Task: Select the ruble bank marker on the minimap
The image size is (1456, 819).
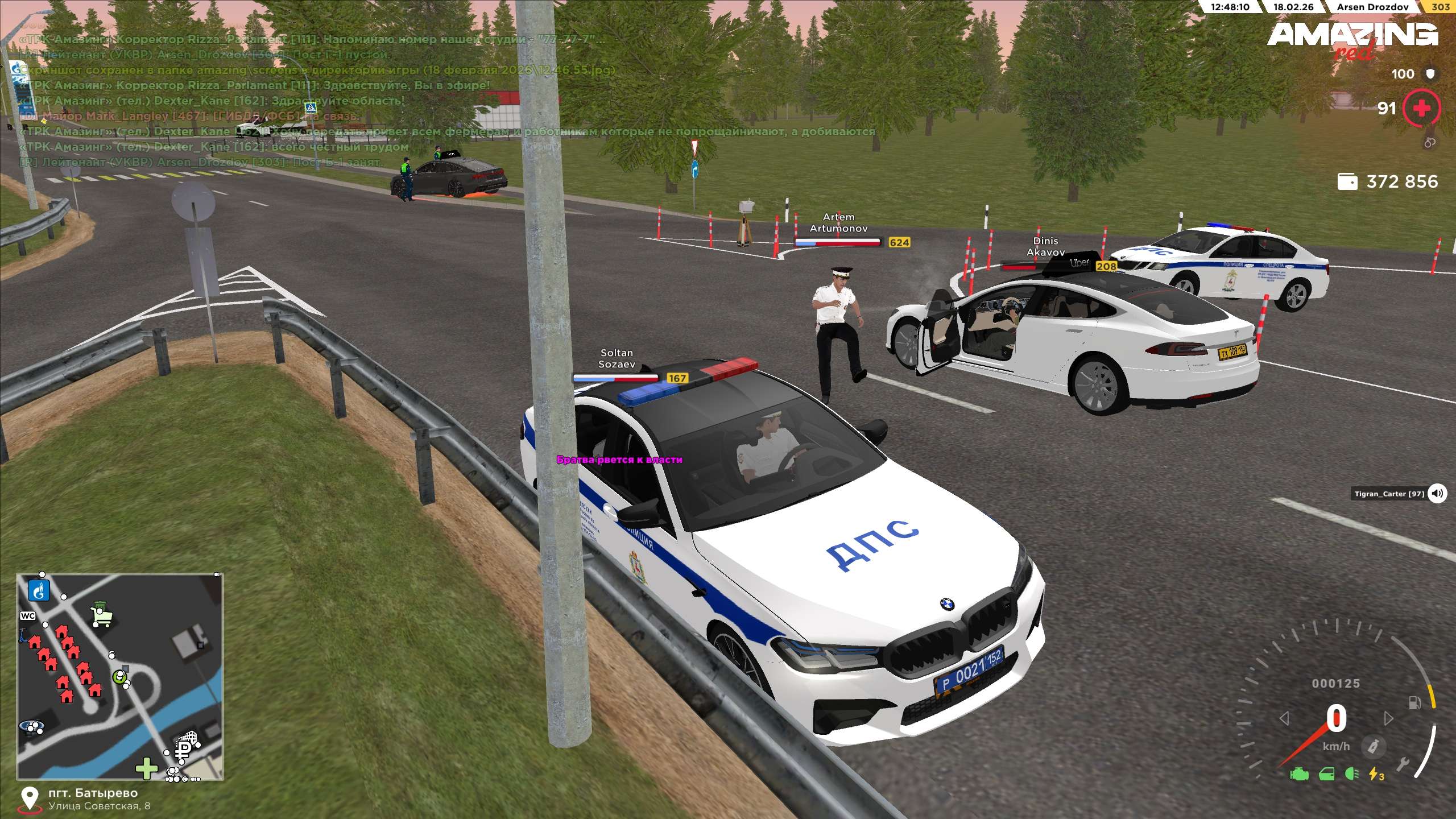Action: pyautogui.click(x=185, y=749)
